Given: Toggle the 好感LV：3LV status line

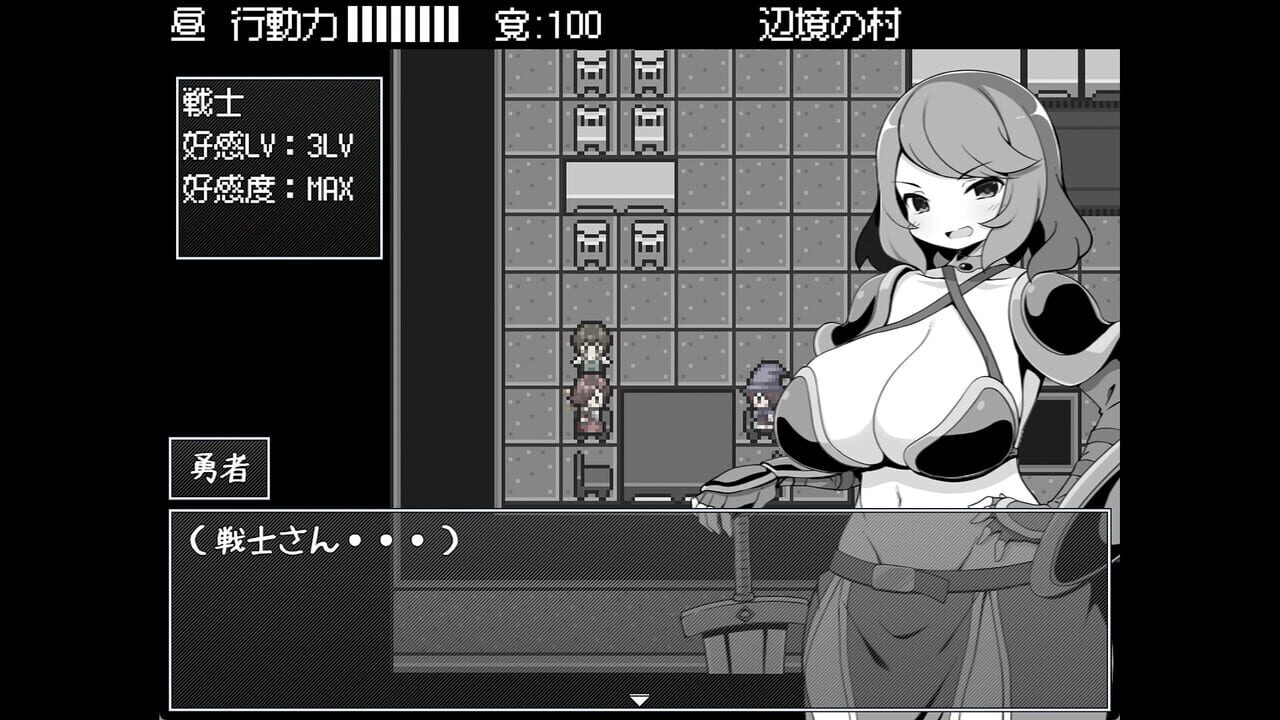Looking at the screenshot, I should 266,145.
